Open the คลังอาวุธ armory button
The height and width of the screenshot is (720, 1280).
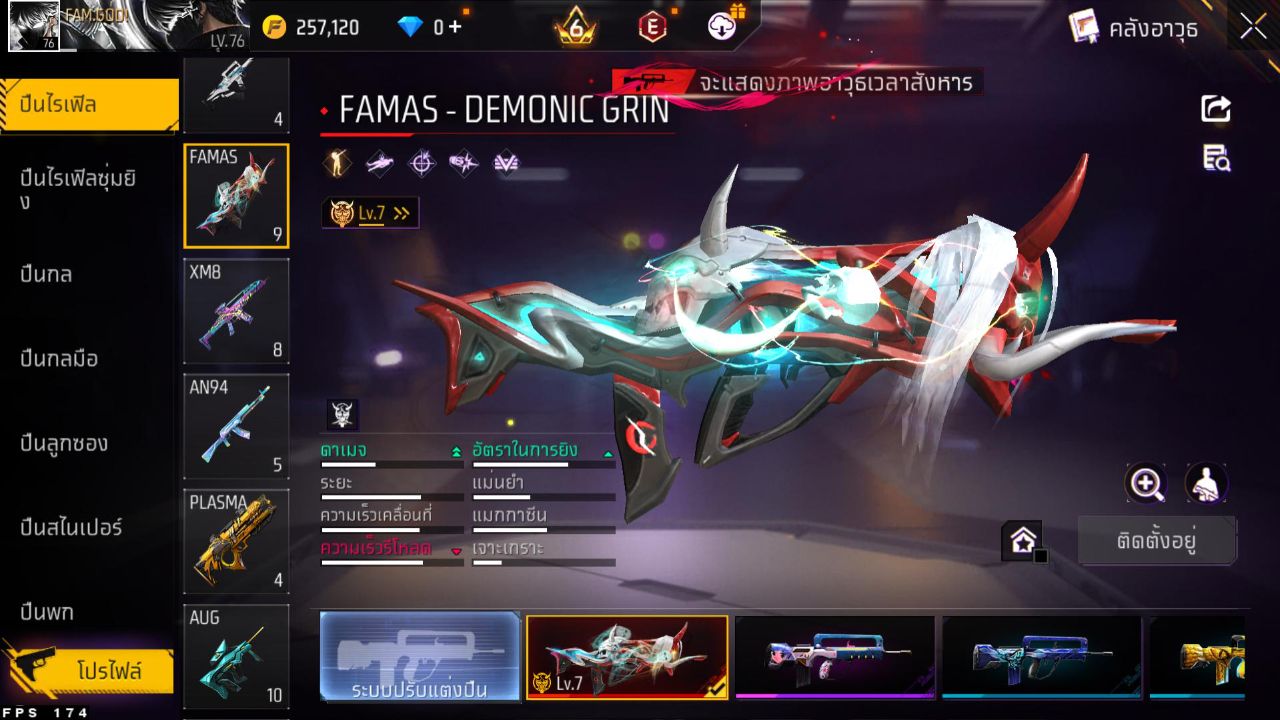1134,28
